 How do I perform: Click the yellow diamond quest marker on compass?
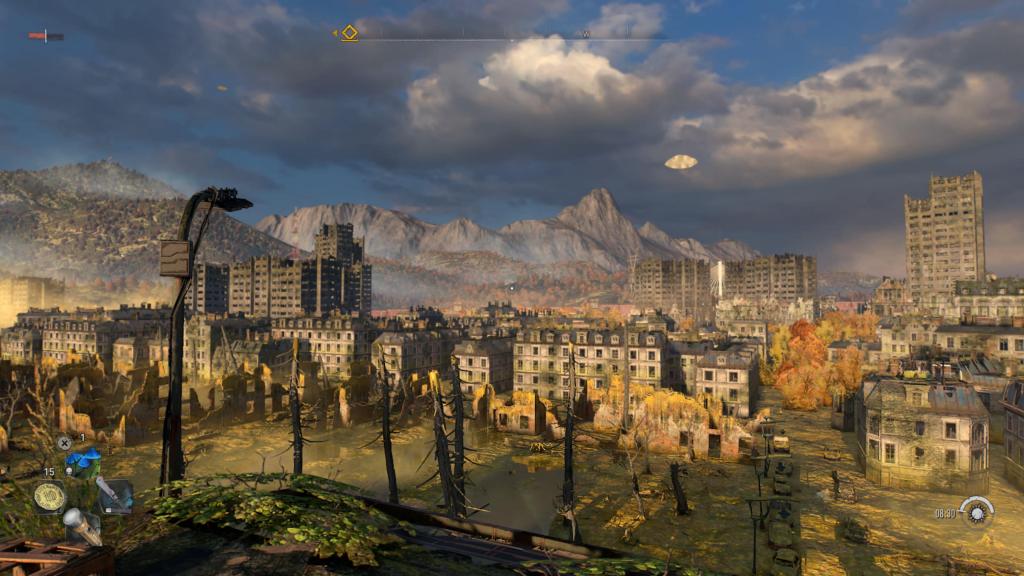click(349, 32)
